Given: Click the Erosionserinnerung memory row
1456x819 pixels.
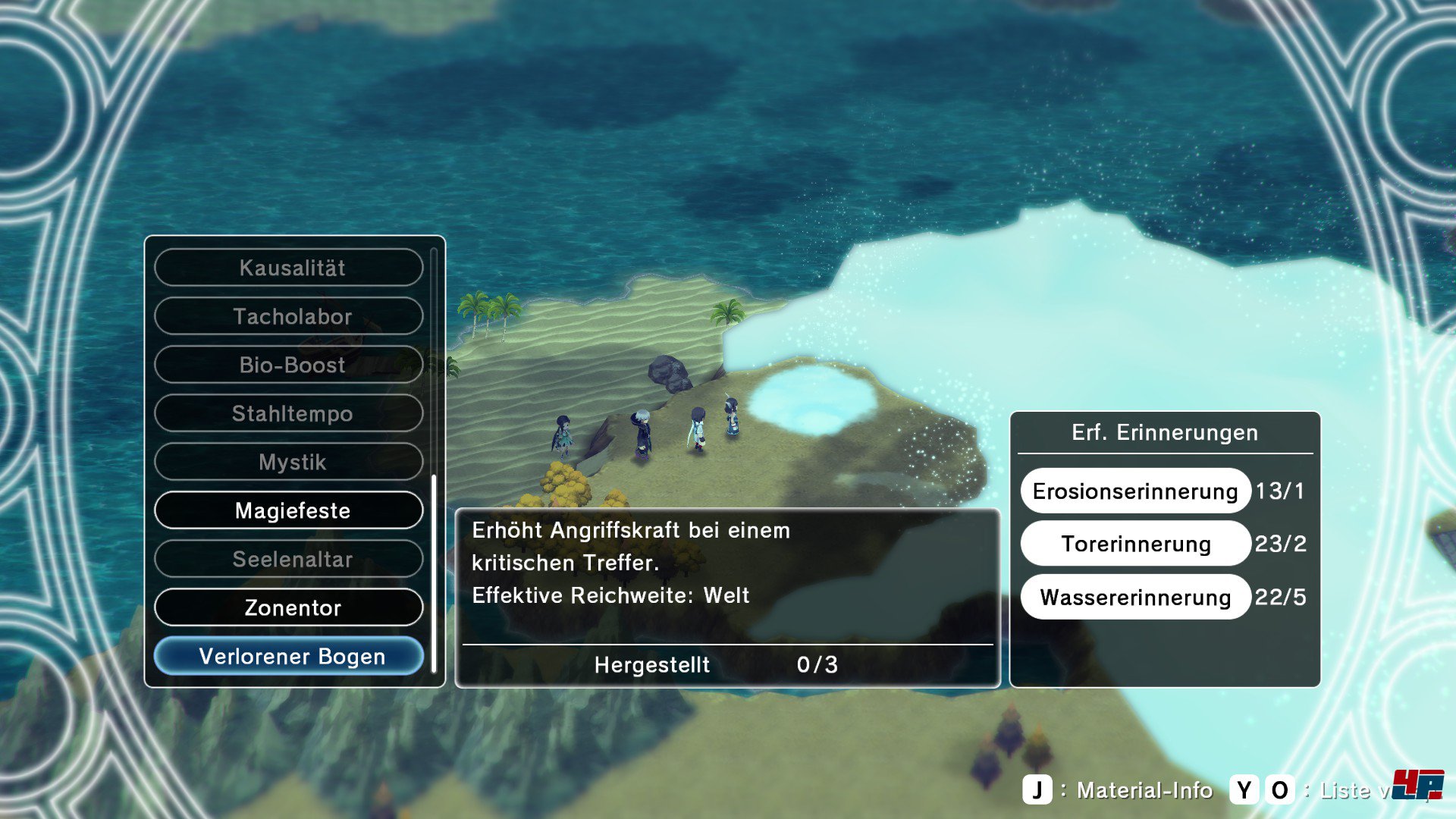Looking at the screenshot, I should pyautogui.click(x=1134, y=491).
